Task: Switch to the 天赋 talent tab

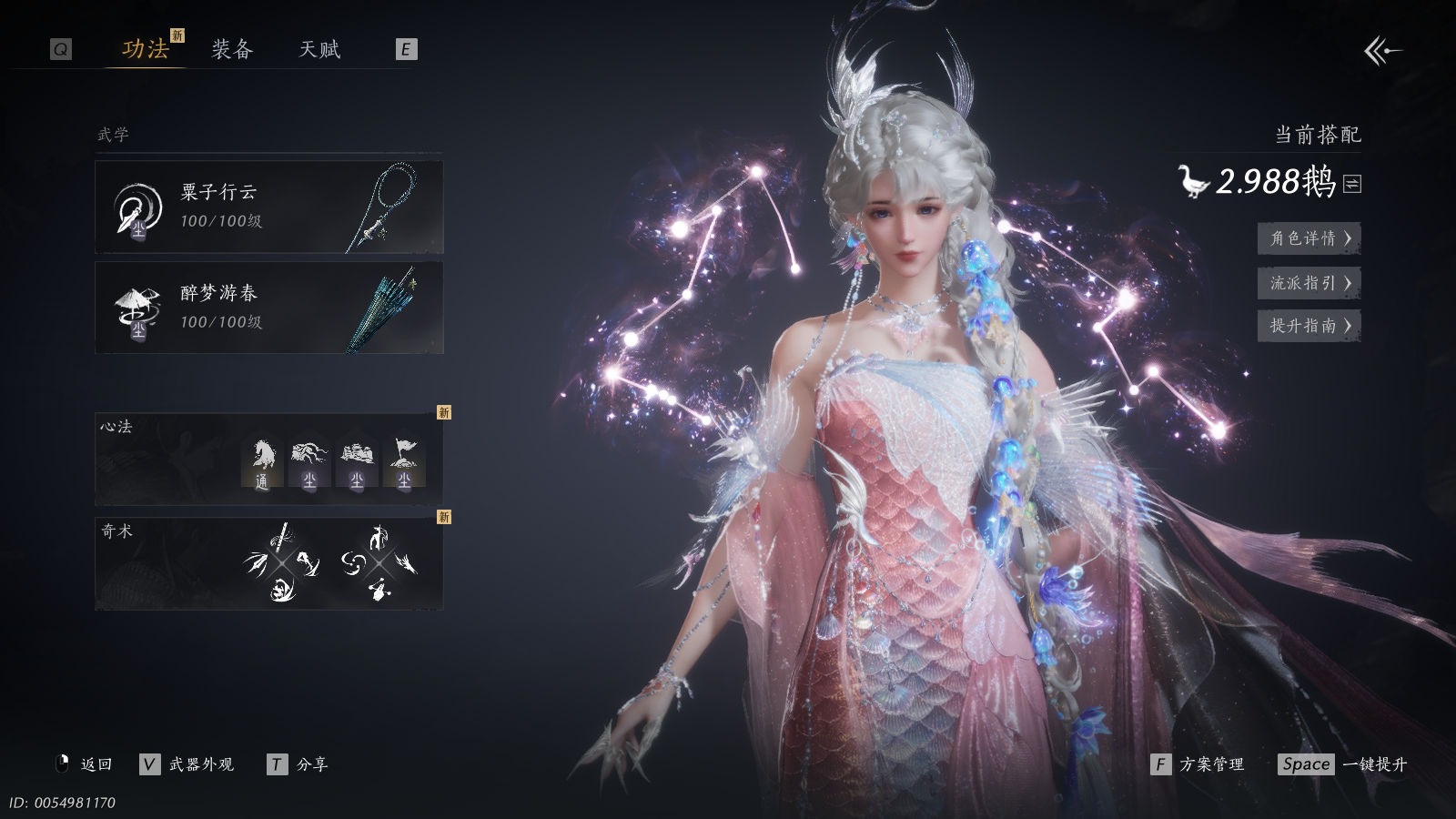Action: point(319,49)
